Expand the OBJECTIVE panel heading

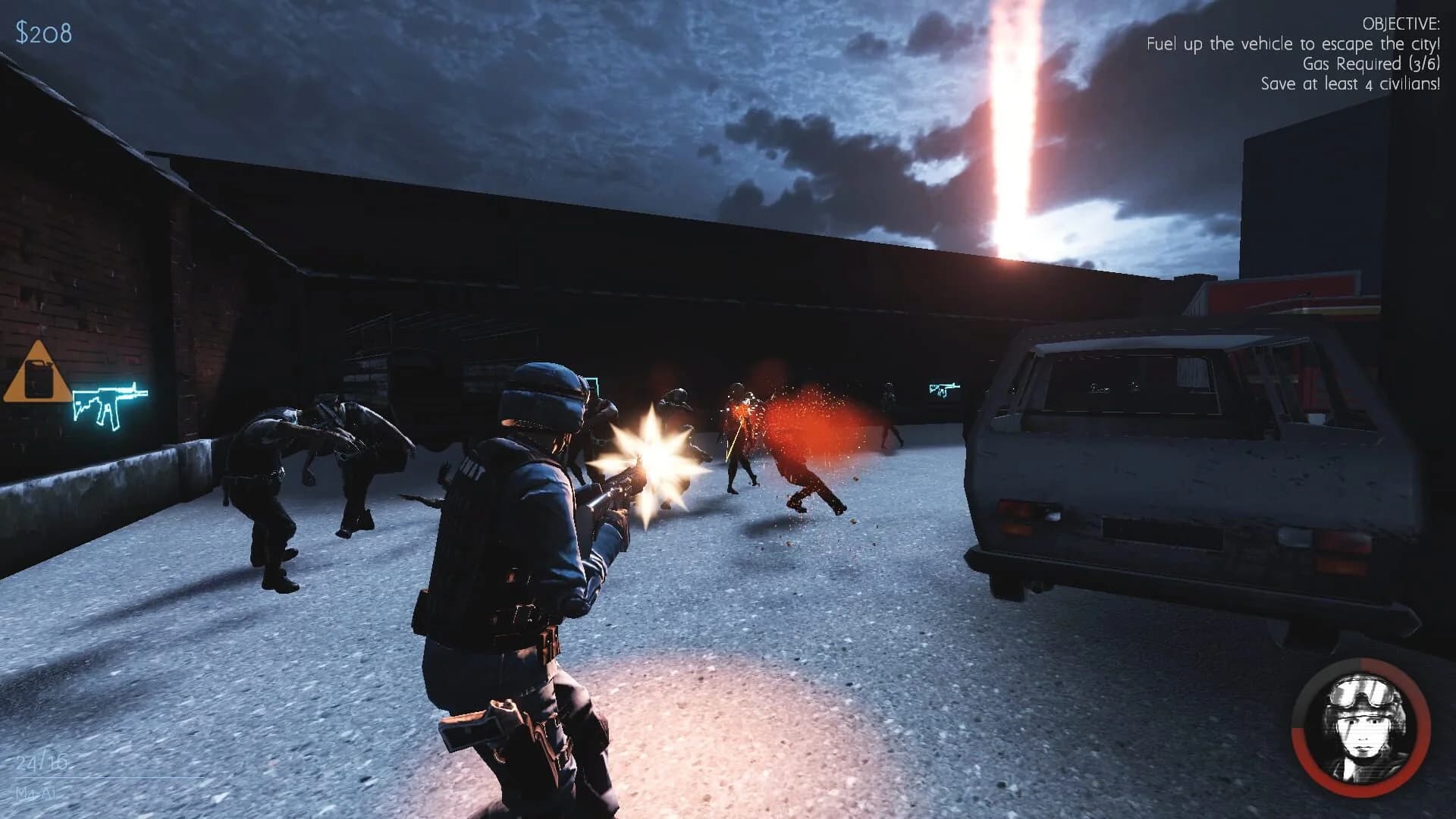point(1402,24)
